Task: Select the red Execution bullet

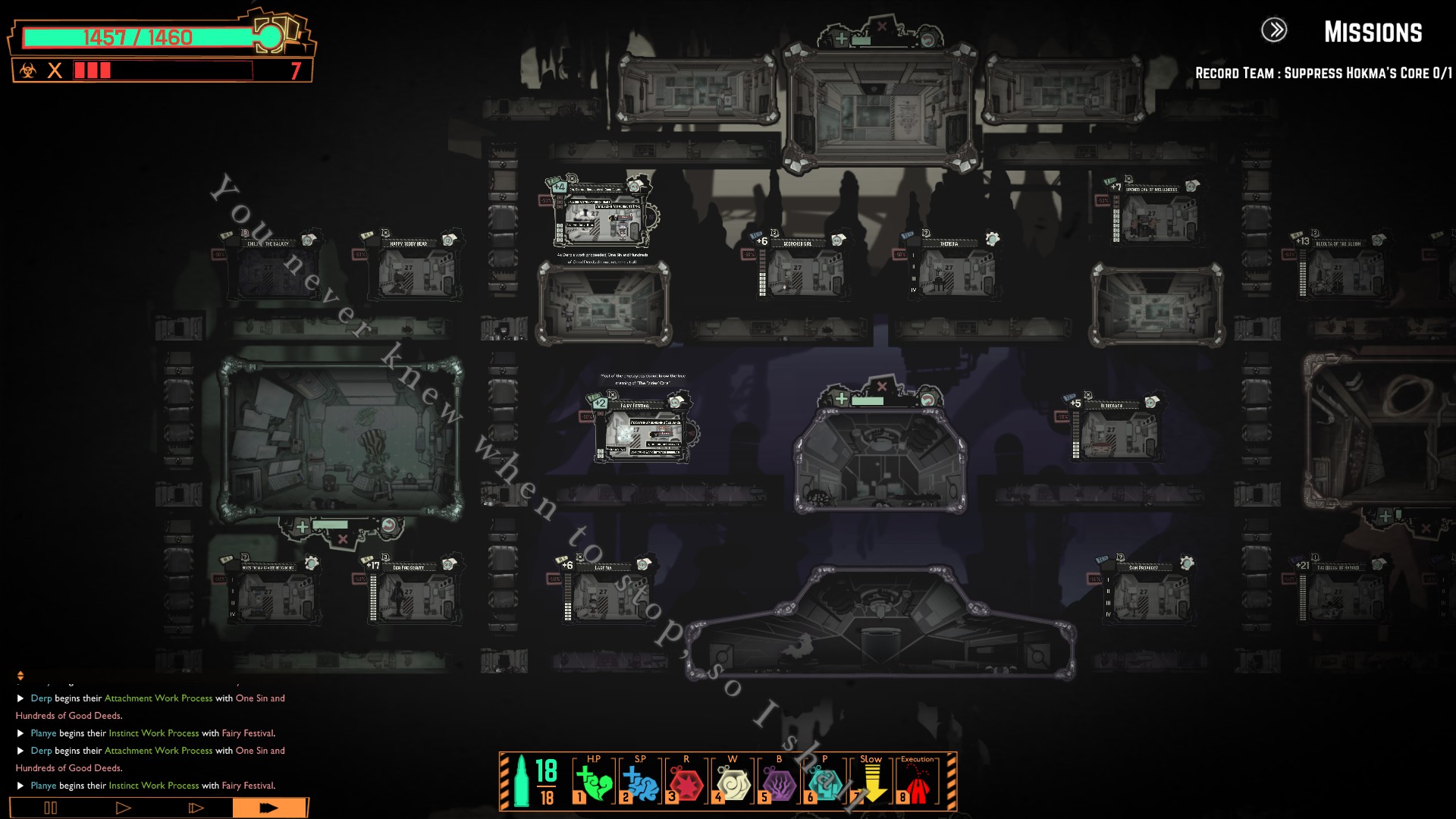Action: click(918, 783)
